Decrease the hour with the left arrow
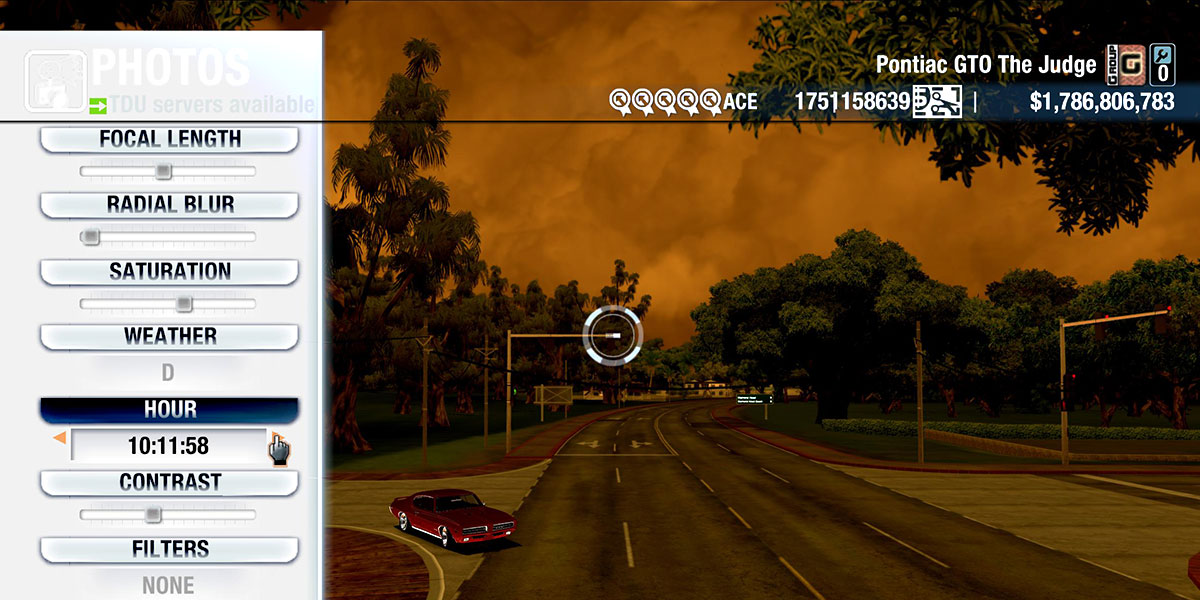Screen dimensions: 1200x600 [60, 438]
